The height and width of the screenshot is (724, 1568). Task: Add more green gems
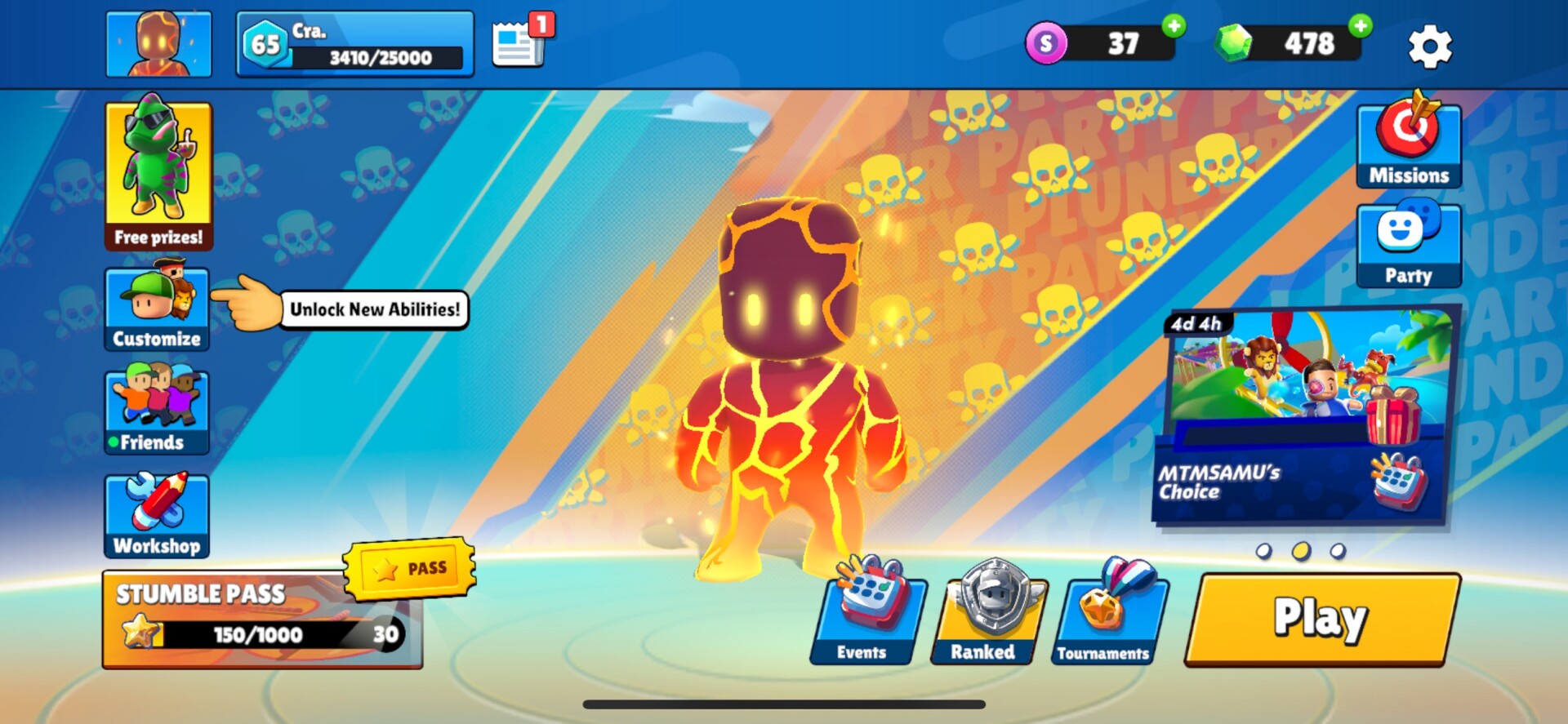(1360, 26)
